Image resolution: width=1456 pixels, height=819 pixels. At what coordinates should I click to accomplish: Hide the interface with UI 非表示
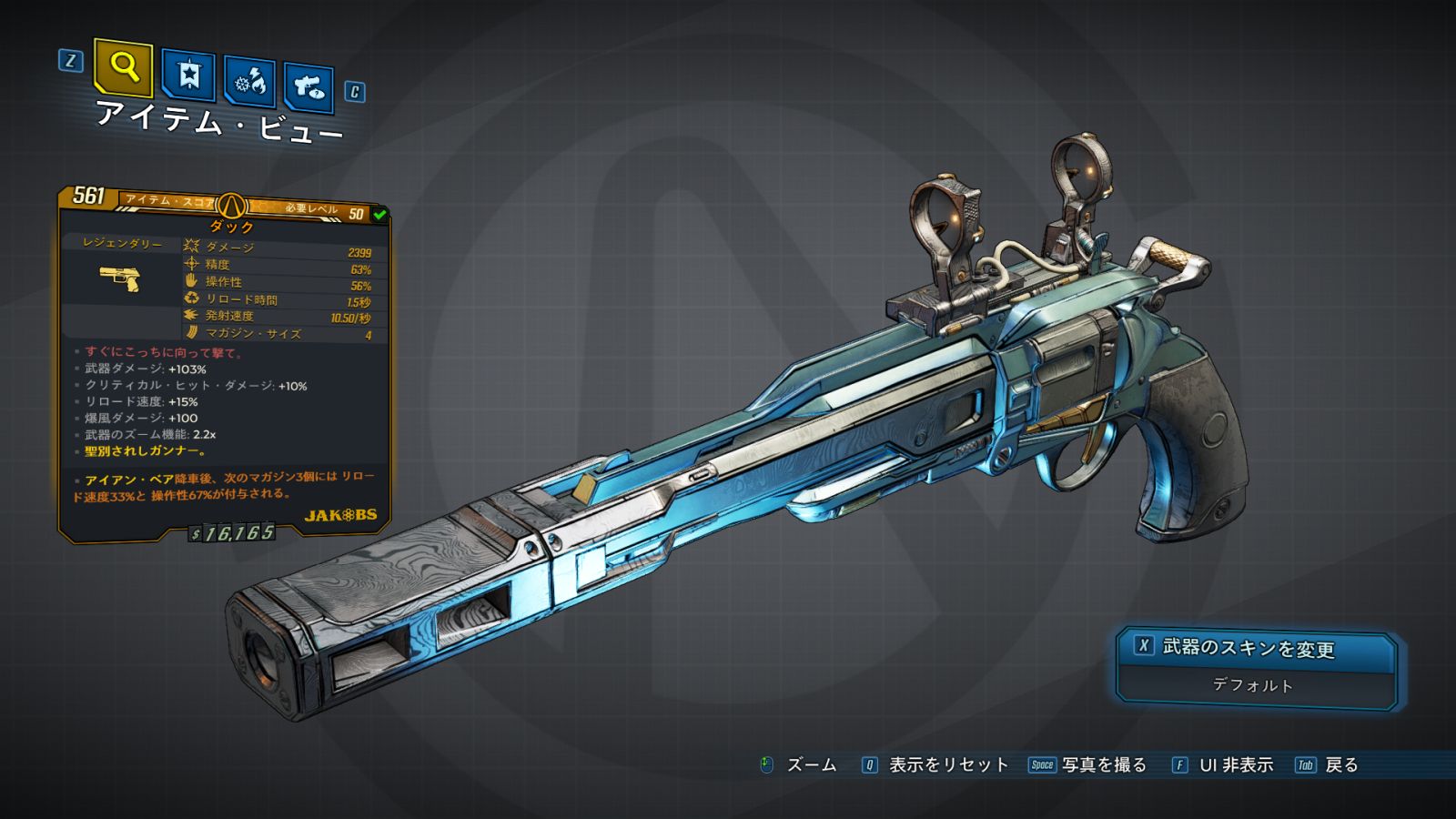[1235, 765]
